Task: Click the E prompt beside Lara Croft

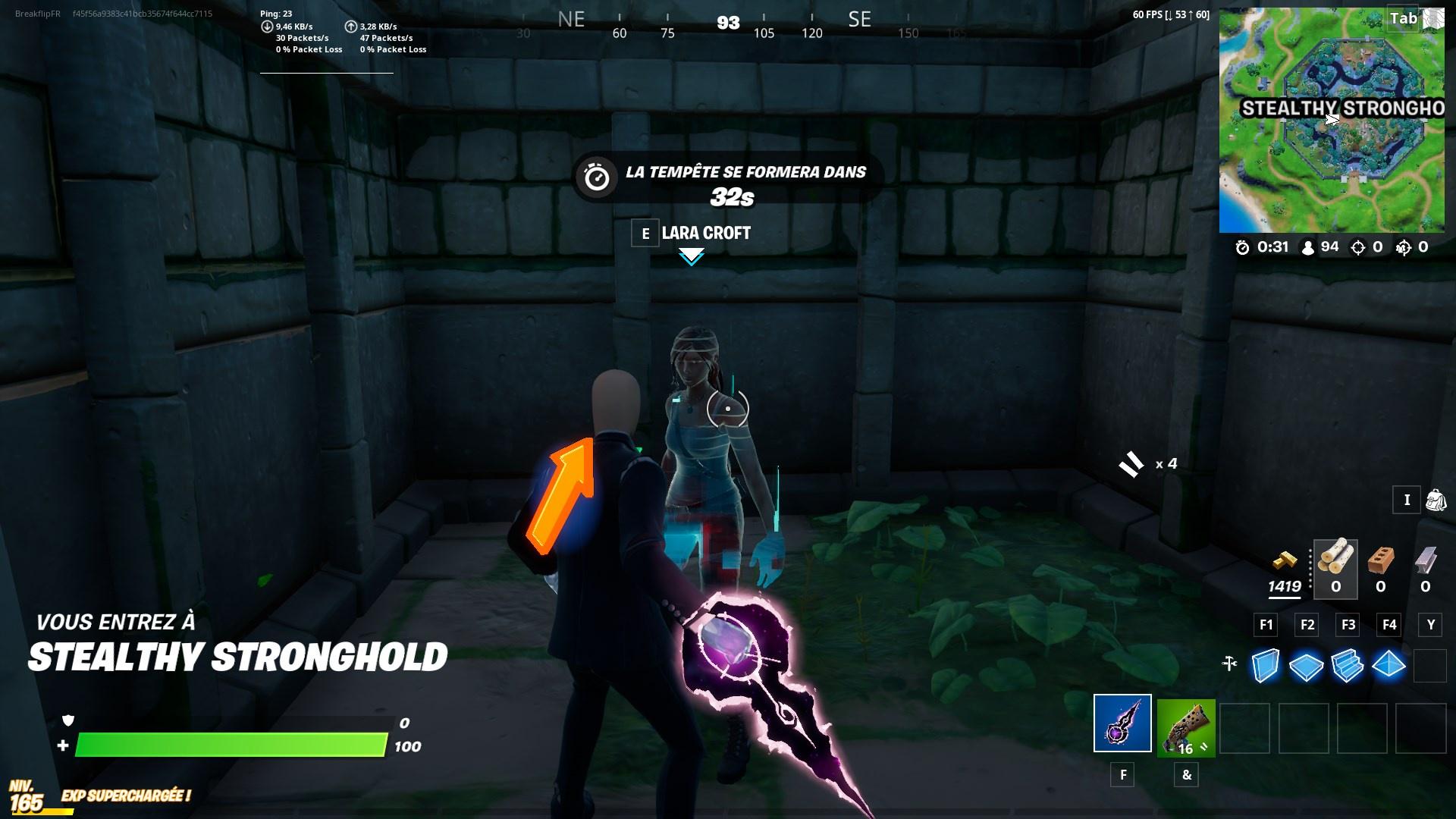Action: [x=645, y=234]
